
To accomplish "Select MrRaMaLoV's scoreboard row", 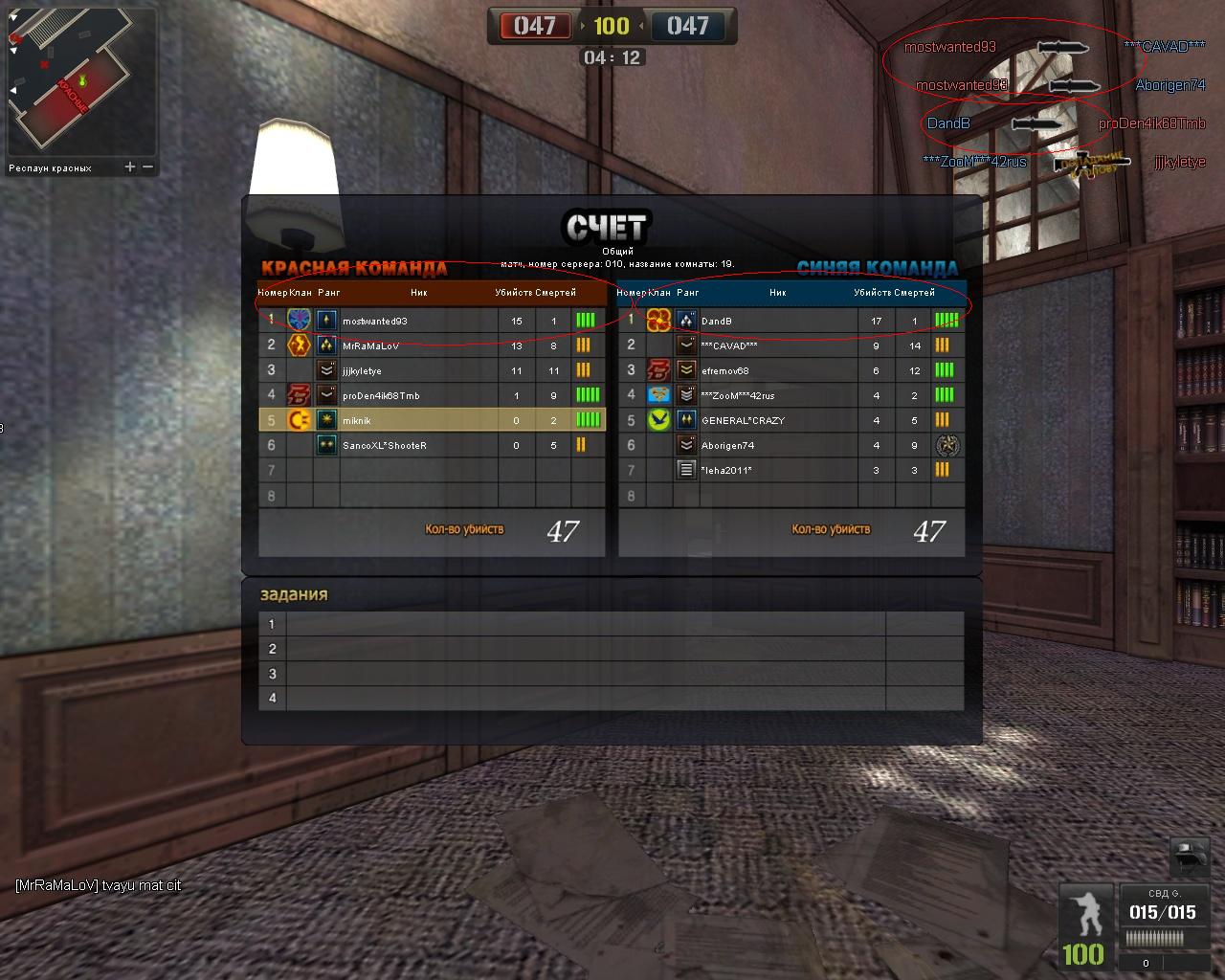I will (431, 346).
